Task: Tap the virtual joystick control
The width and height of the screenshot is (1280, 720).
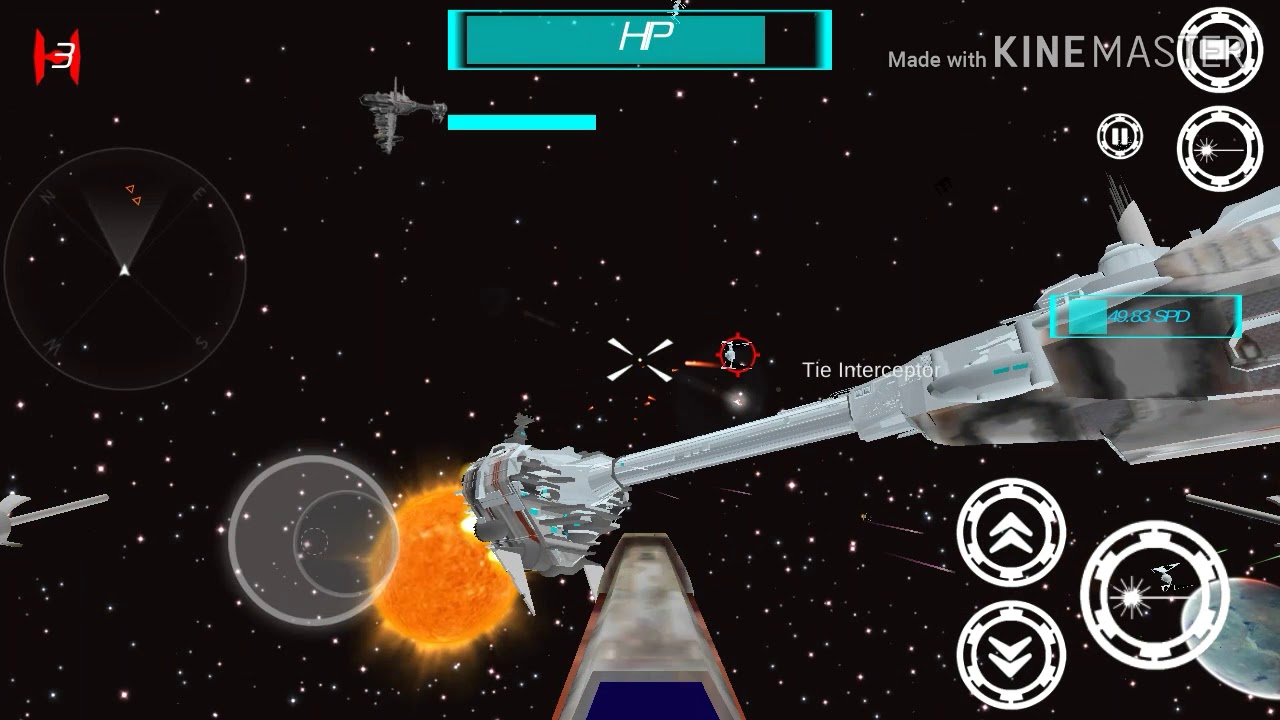Action: tap(314, 541)
